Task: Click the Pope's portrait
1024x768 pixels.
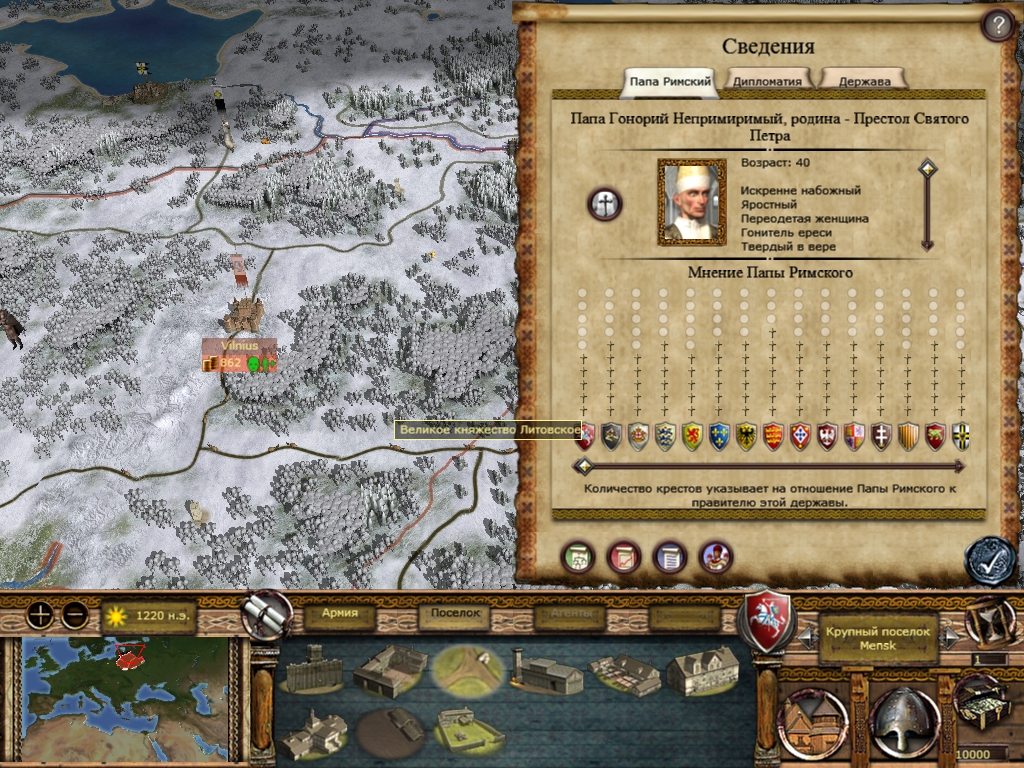Action: pyautogui.click(x=691, y=202)
